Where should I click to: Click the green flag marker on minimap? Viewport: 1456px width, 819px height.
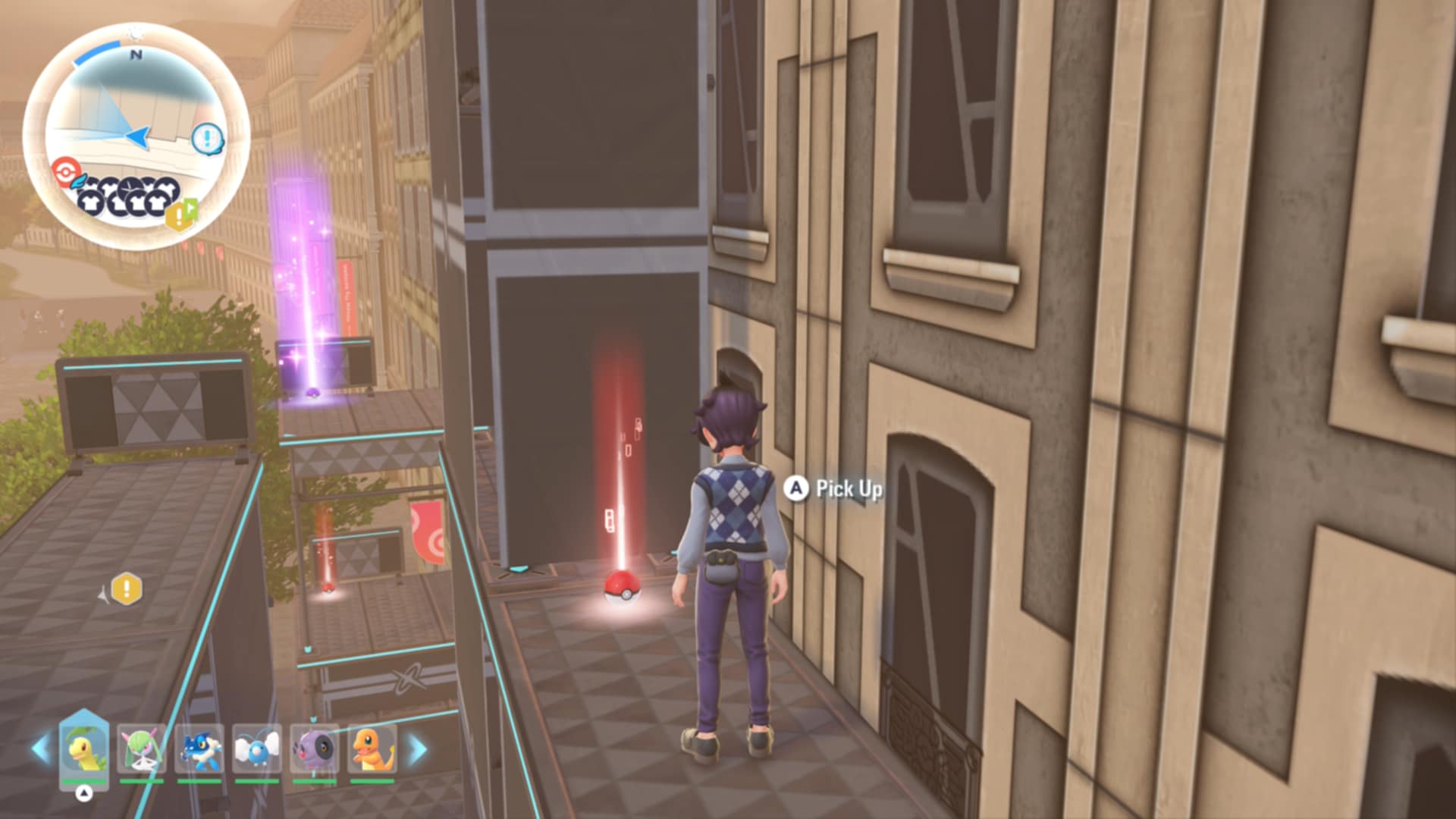tap(192, 206)
